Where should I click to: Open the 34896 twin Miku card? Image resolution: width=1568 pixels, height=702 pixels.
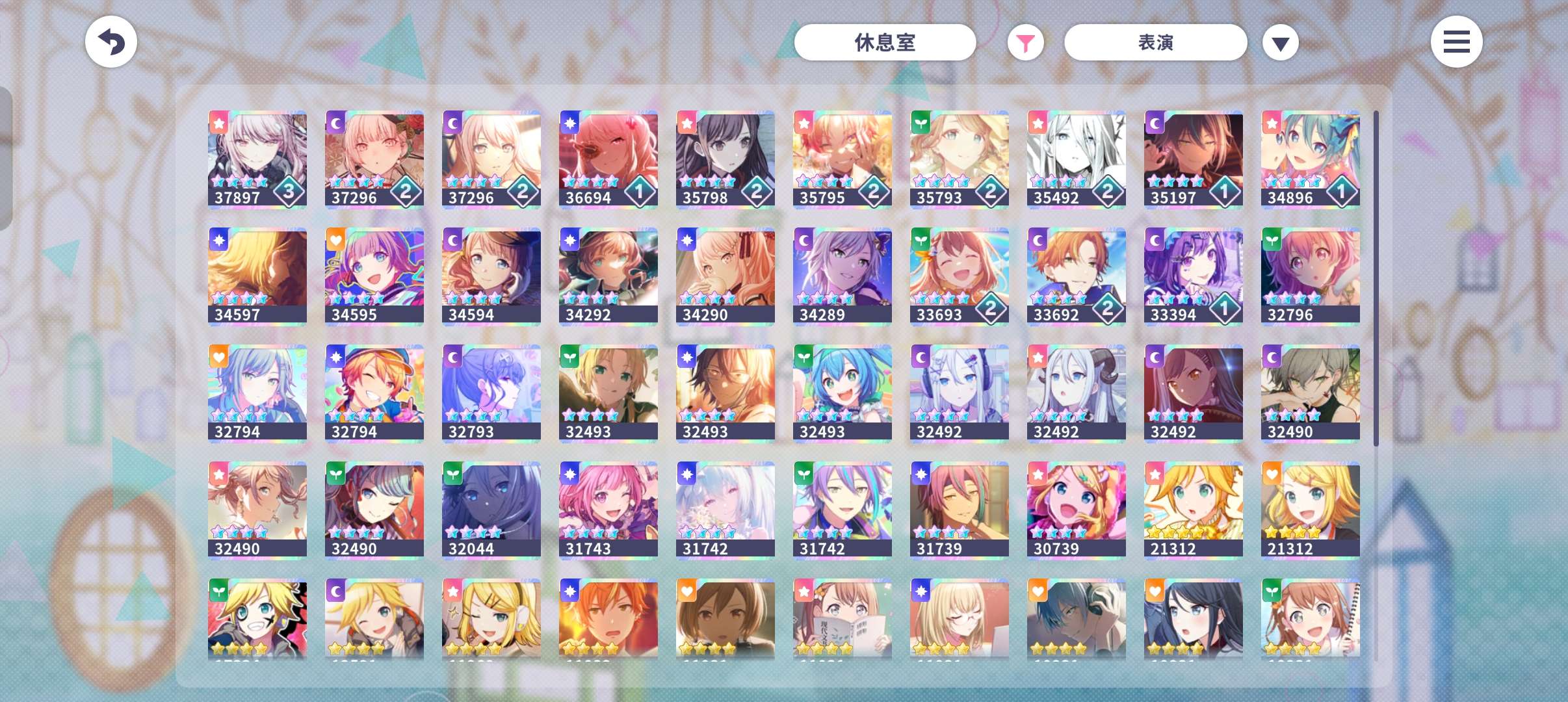pyautogui.click(x=1310, y=158)
